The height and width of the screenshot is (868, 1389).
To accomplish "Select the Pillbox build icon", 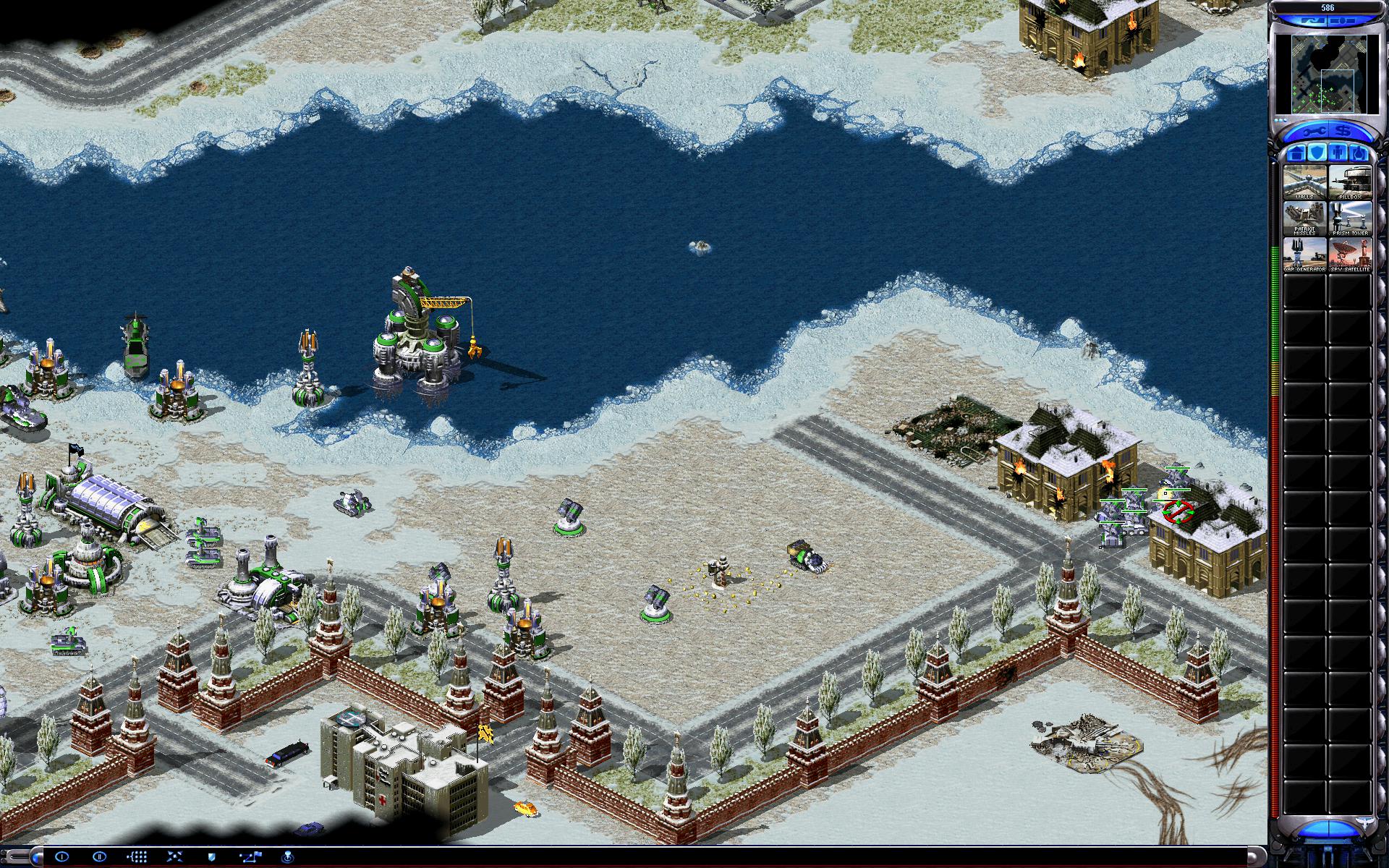I will pyautogui.click(x=1350, y=182).
